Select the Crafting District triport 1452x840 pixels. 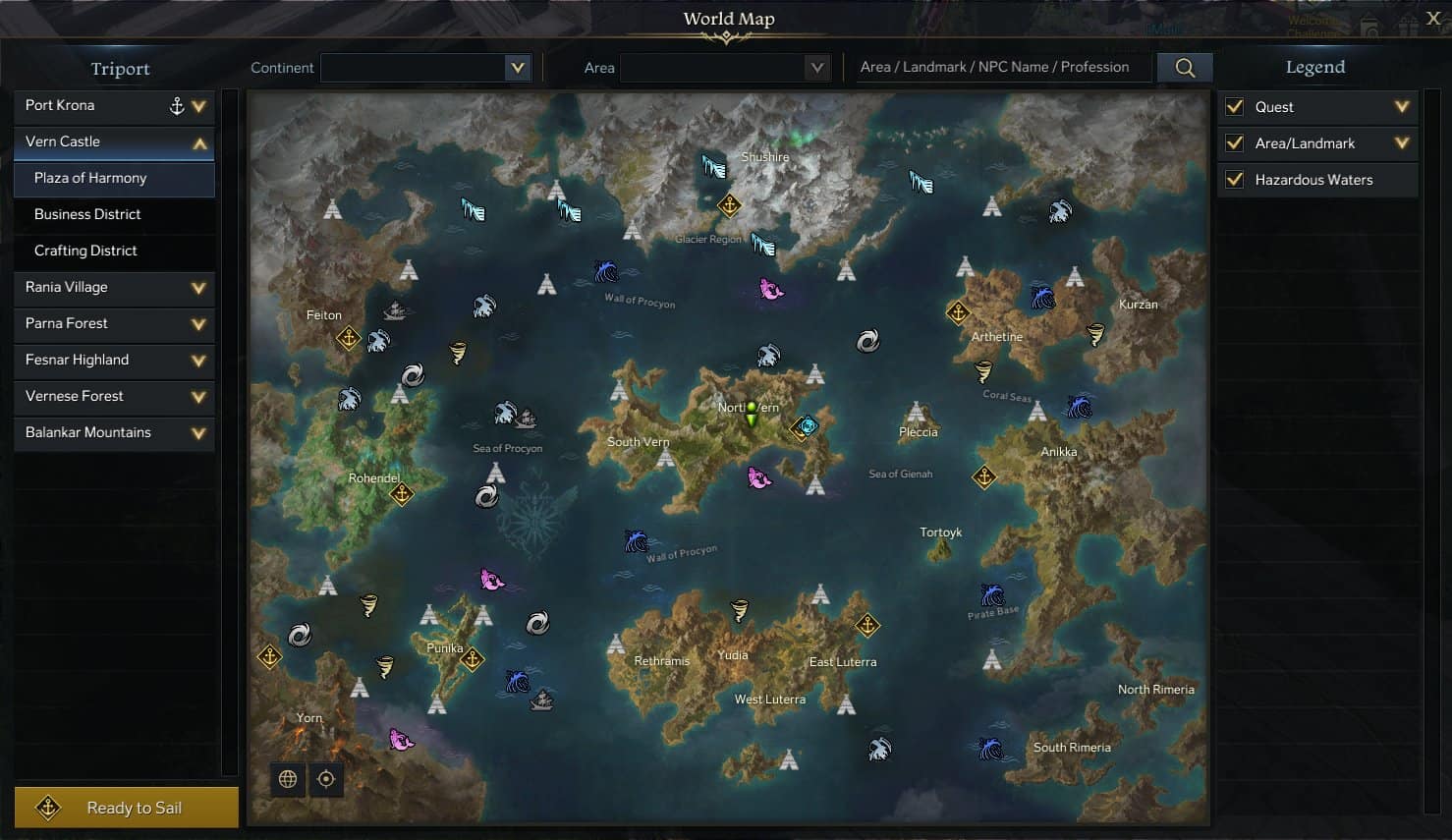point(114,251)
